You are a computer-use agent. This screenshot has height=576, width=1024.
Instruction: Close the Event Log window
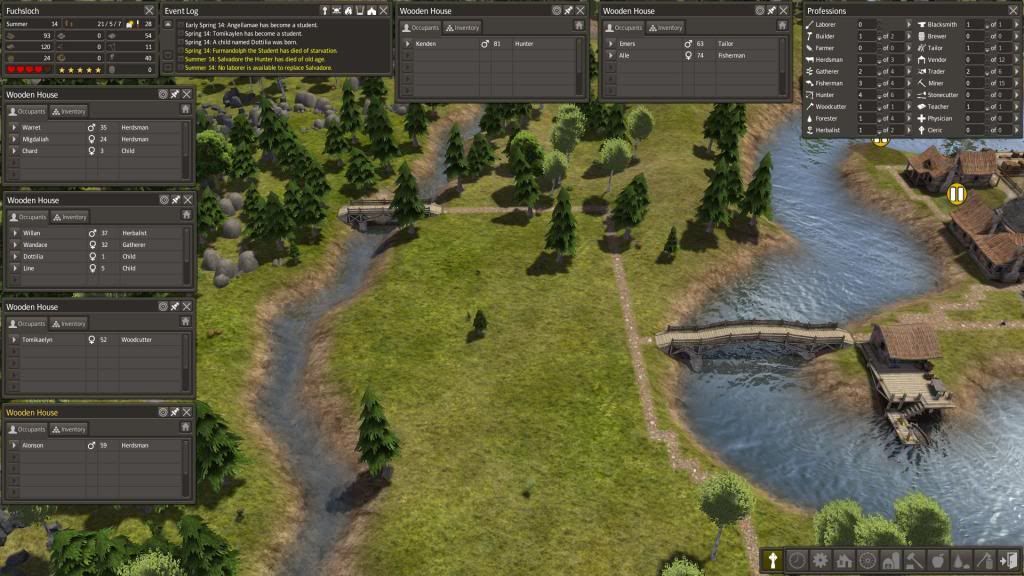point(384,10)
